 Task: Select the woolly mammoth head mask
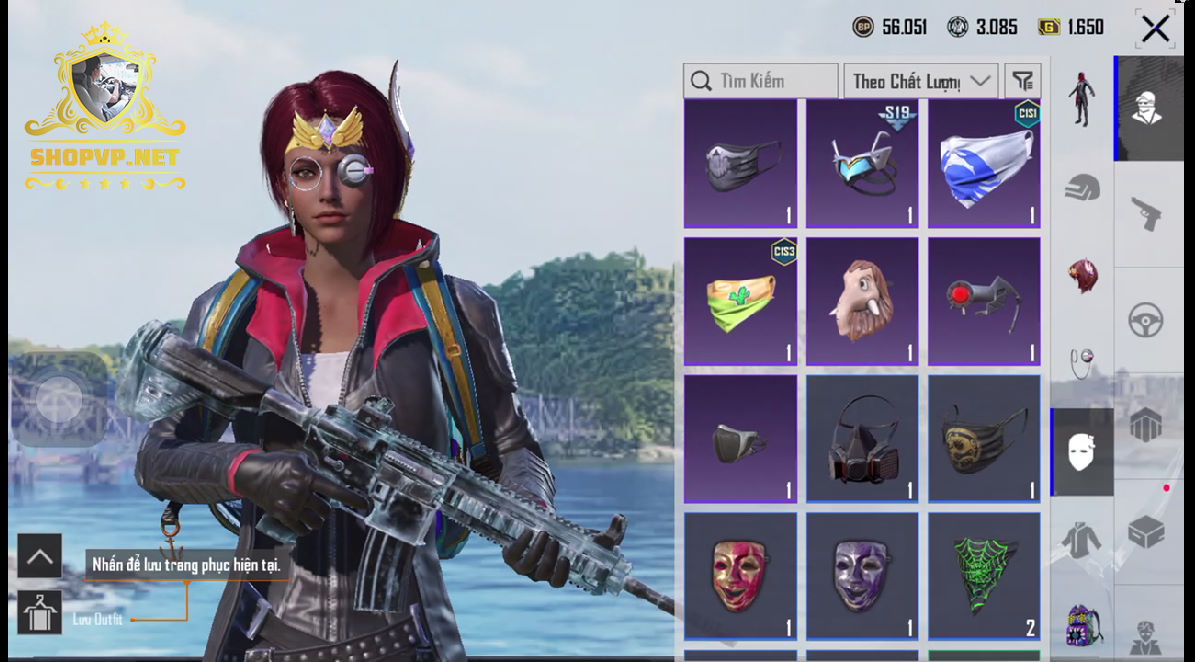tap(862, 301)
